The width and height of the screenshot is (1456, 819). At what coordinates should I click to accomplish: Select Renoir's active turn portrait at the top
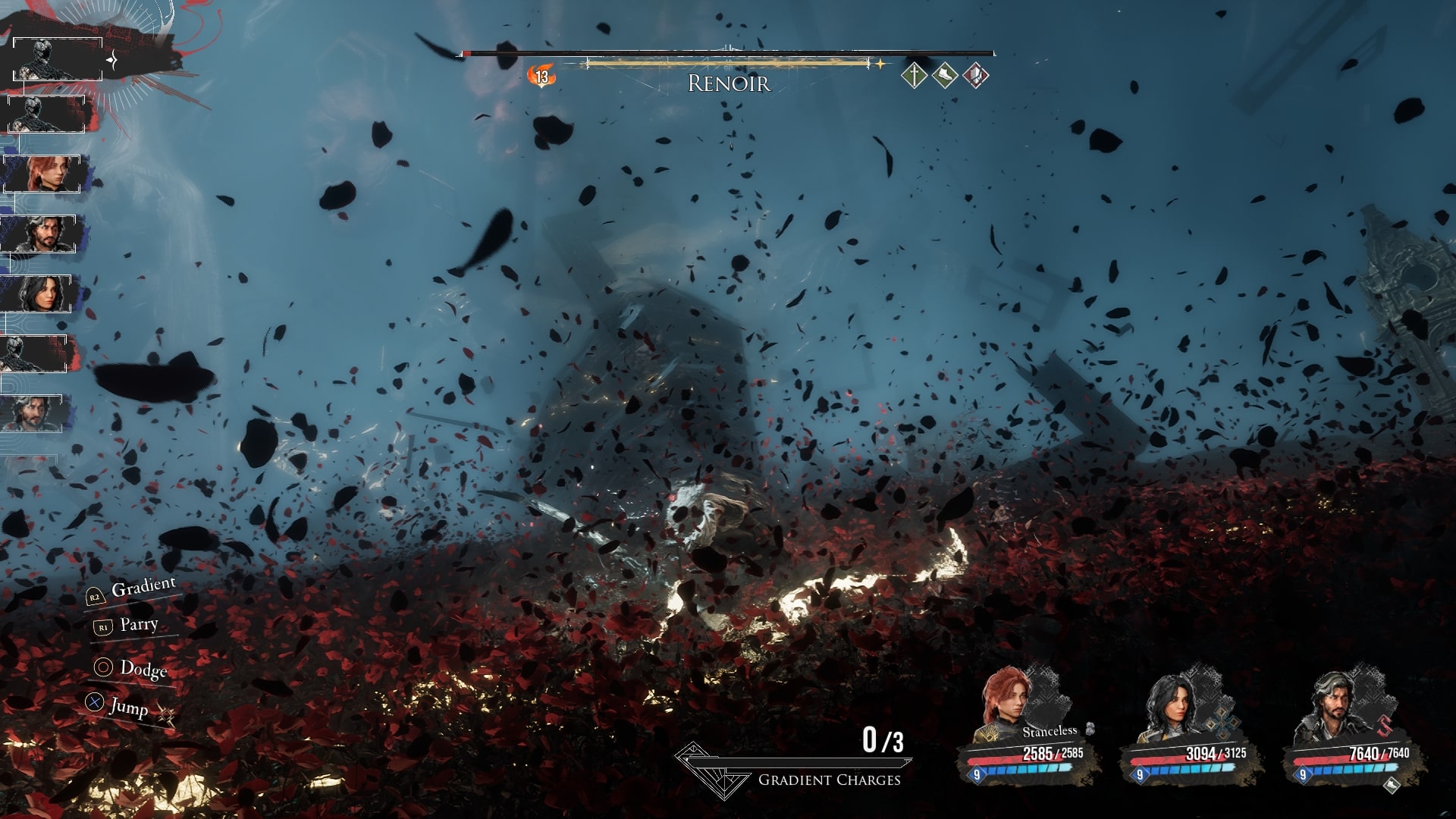point(57,59)
